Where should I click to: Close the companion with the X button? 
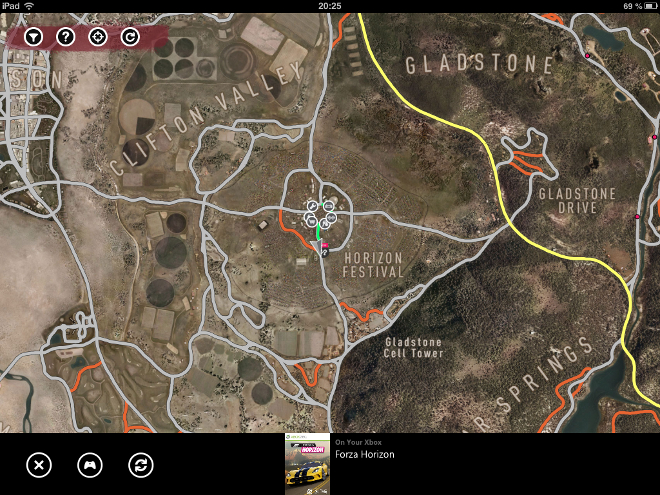click(38, 464)
